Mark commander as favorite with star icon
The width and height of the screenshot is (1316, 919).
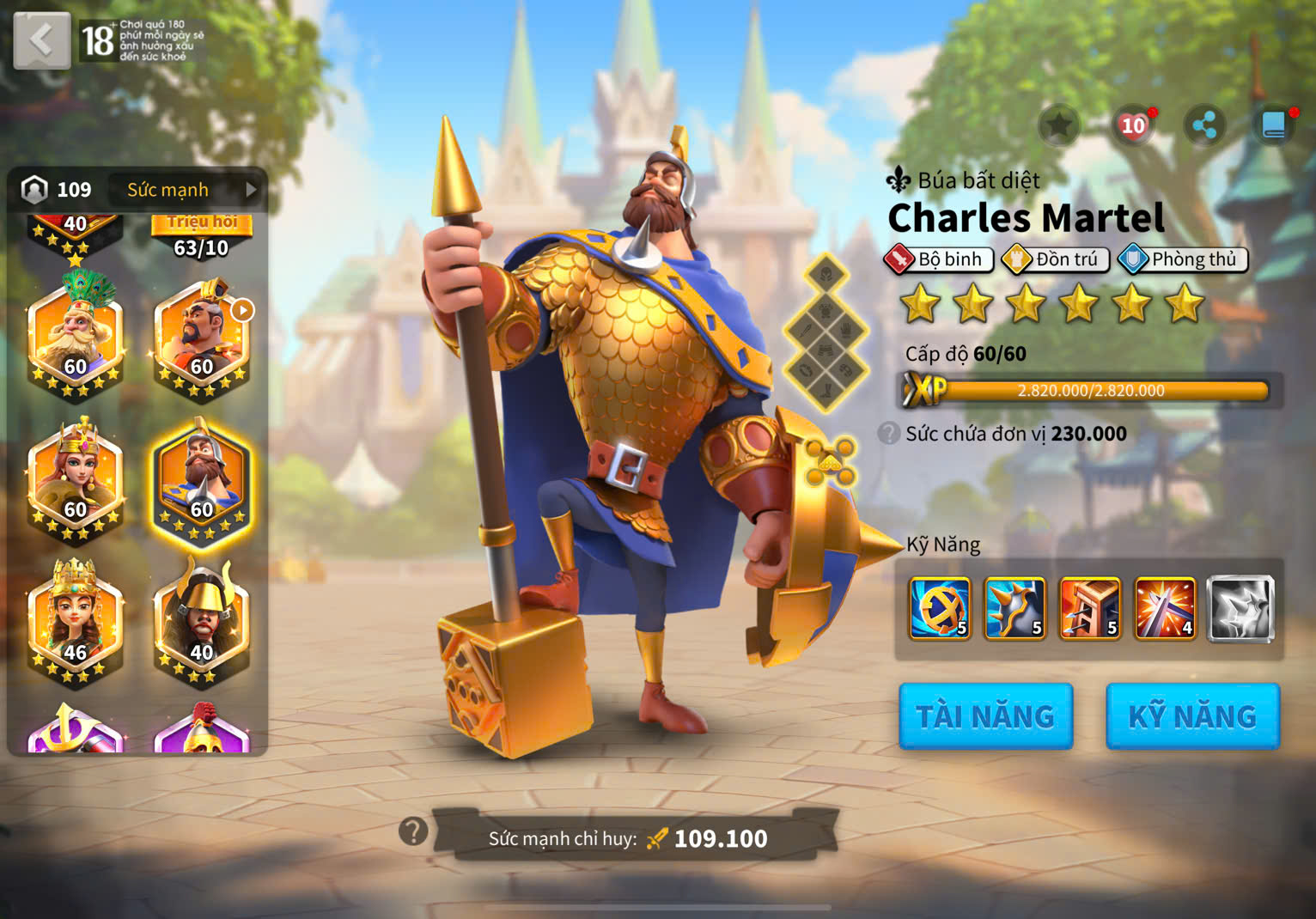tap(1058, 126)
